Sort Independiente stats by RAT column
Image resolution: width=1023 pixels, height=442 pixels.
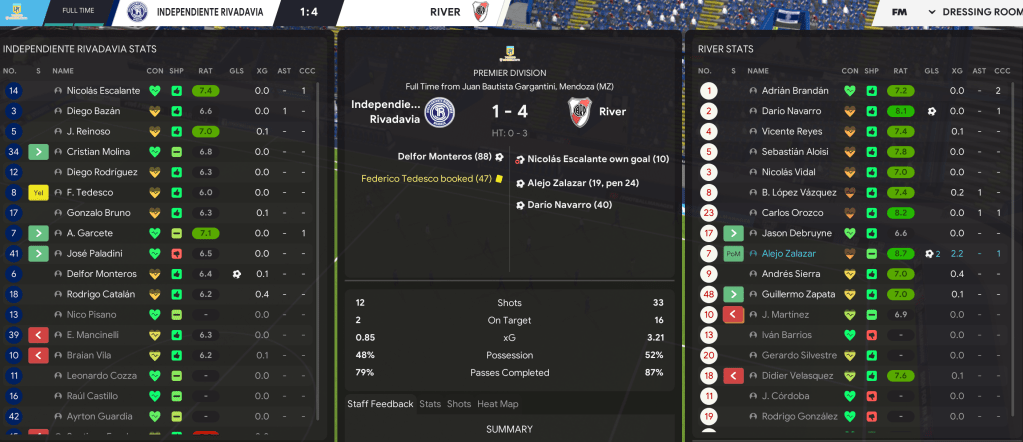204,71
